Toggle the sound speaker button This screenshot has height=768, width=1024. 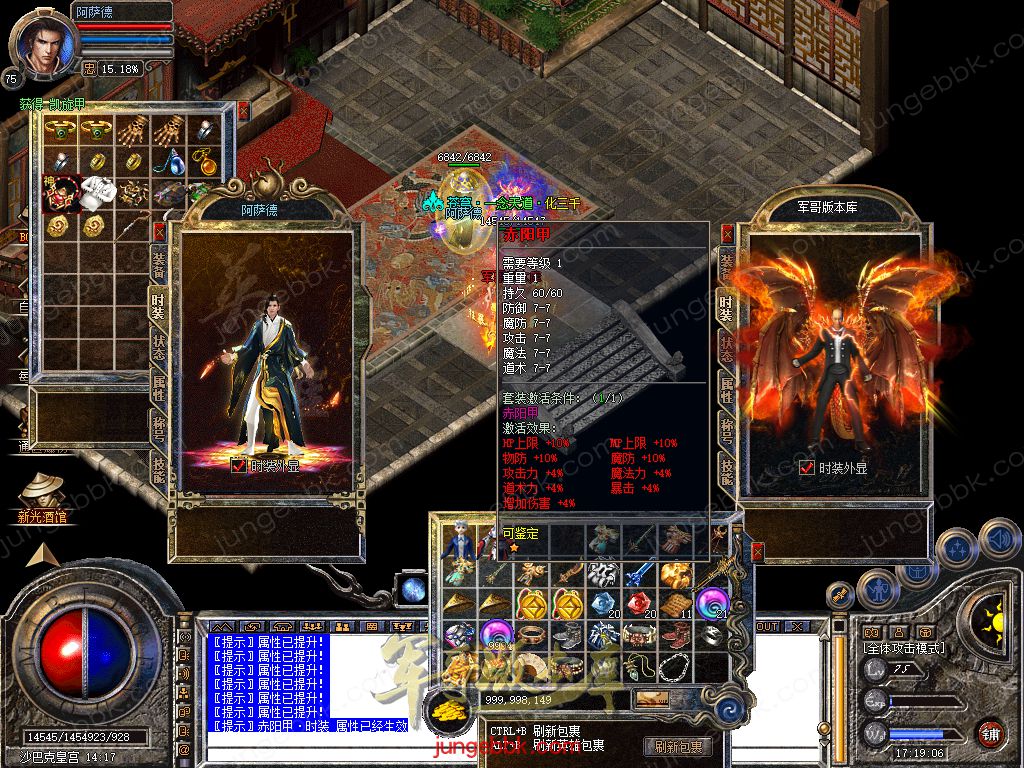[x=998, y=537]
